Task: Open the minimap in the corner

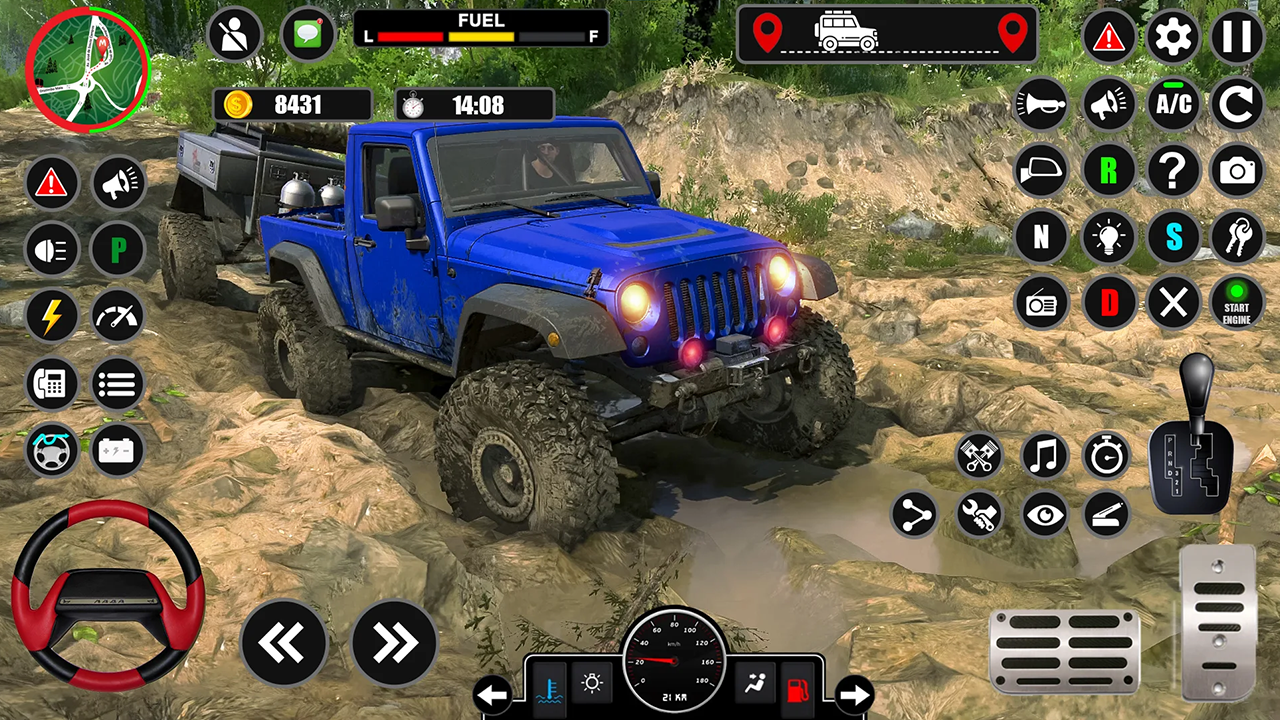Action: coord(88,70)
